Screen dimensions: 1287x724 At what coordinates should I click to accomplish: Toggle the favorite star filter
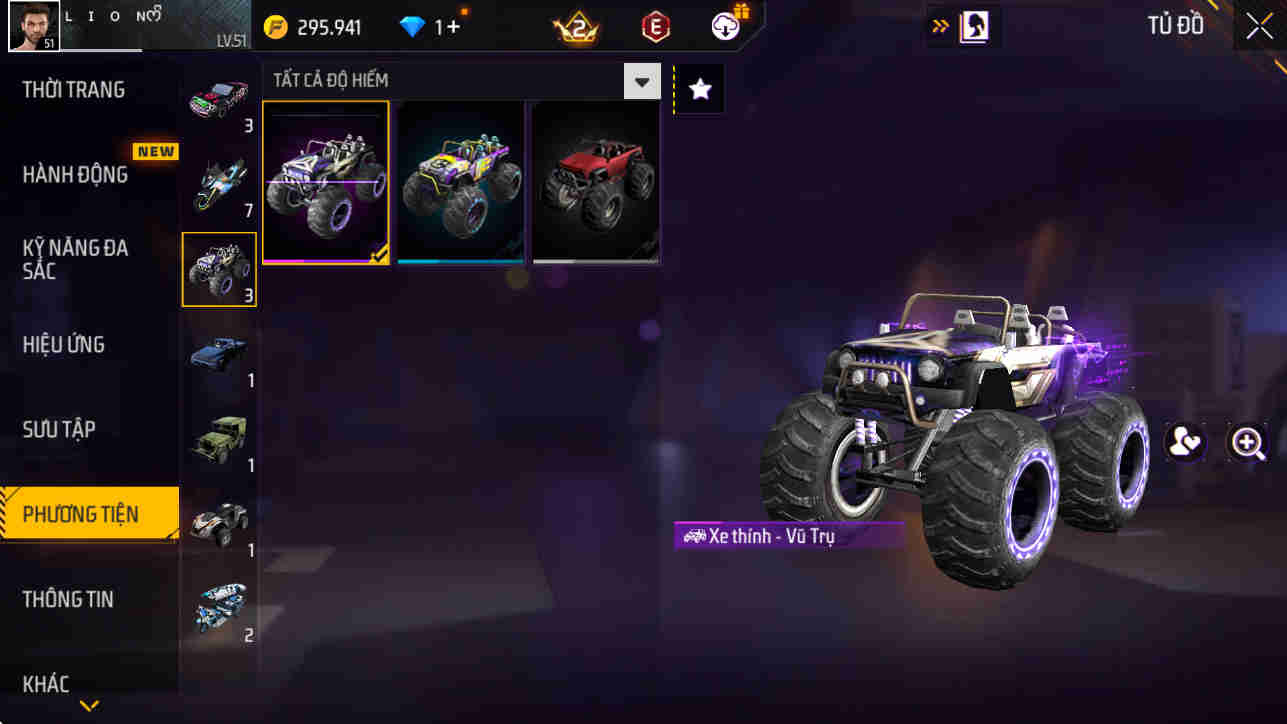(698, 88)
